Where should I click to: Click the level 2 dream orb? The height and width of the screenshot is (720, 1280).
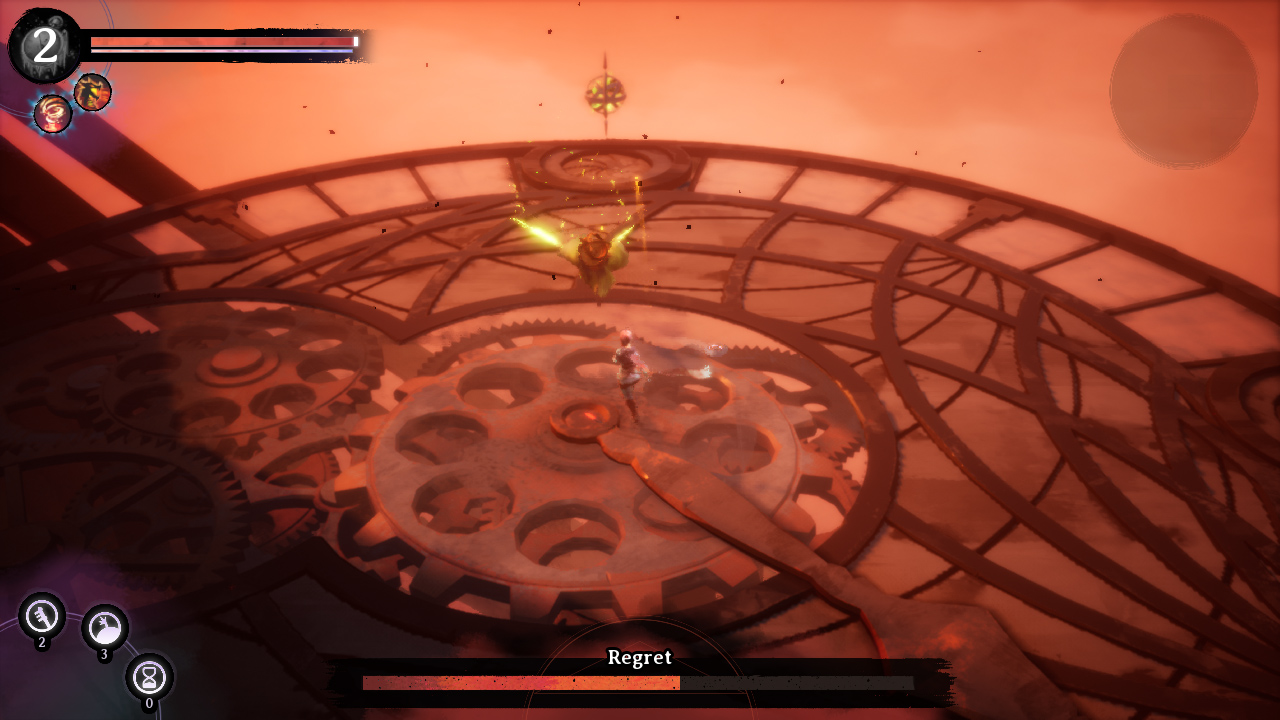point(45,46)
